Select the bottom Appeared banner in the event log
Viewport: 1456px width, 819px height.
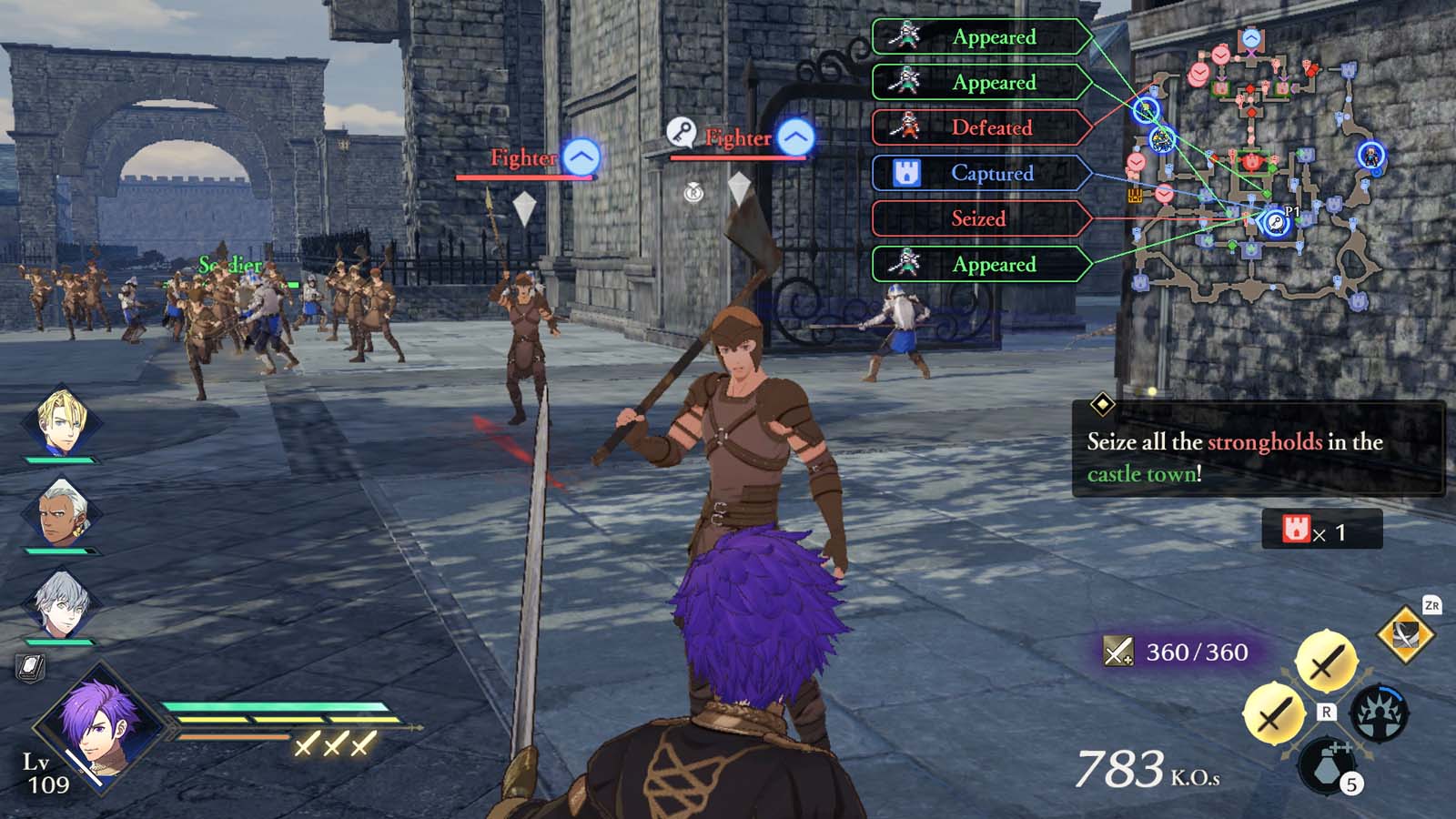[x=983, y=265]
